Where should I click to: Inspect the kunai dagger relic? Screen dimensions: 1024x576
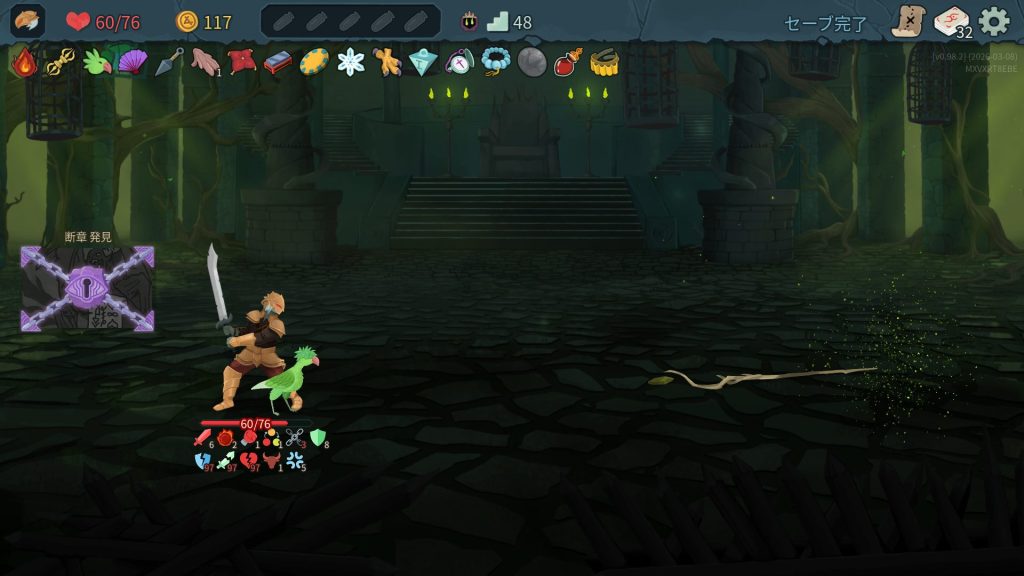[168, 62]
